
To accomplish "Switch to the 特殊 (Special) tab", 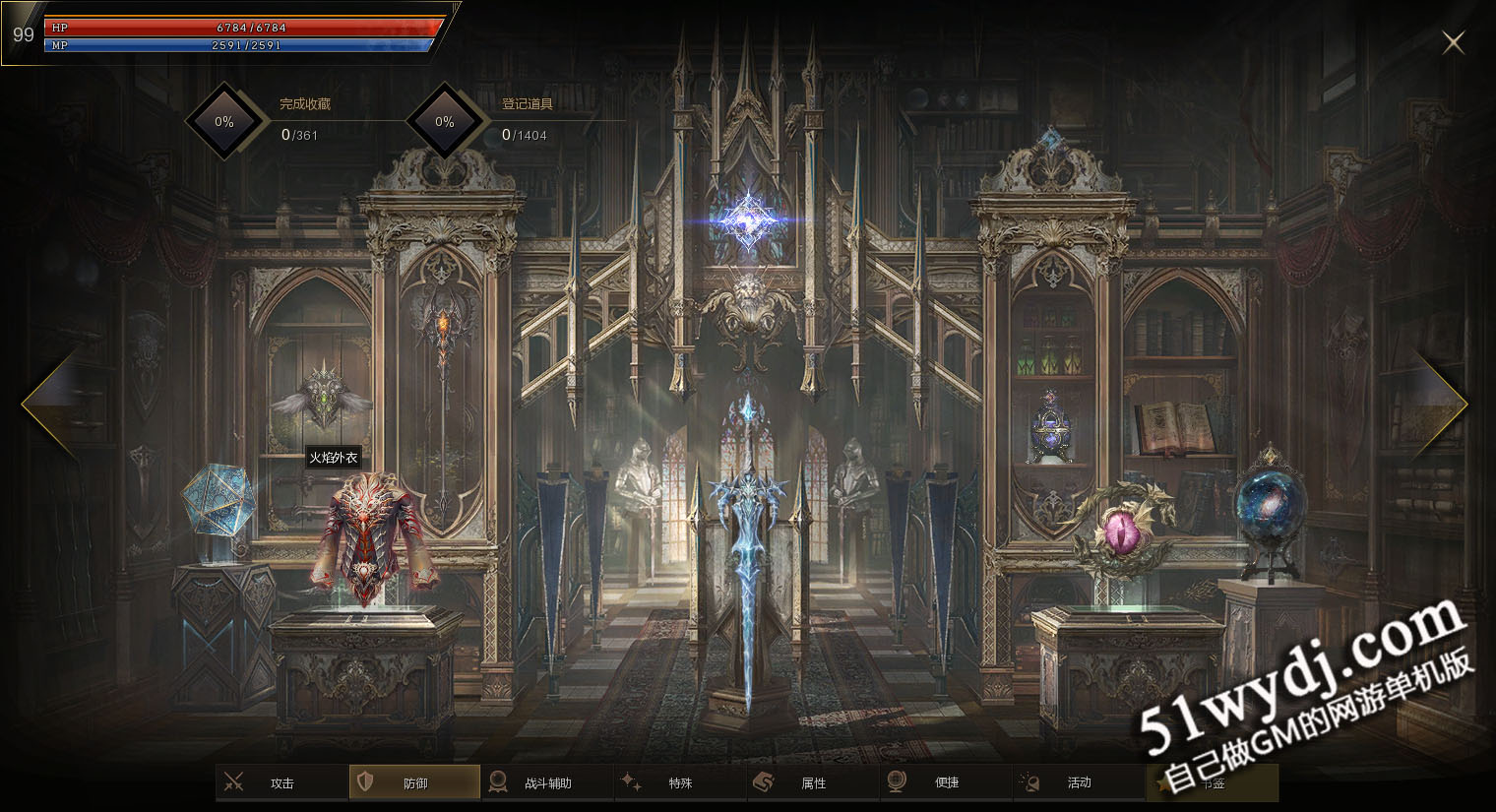I will 680,783.
